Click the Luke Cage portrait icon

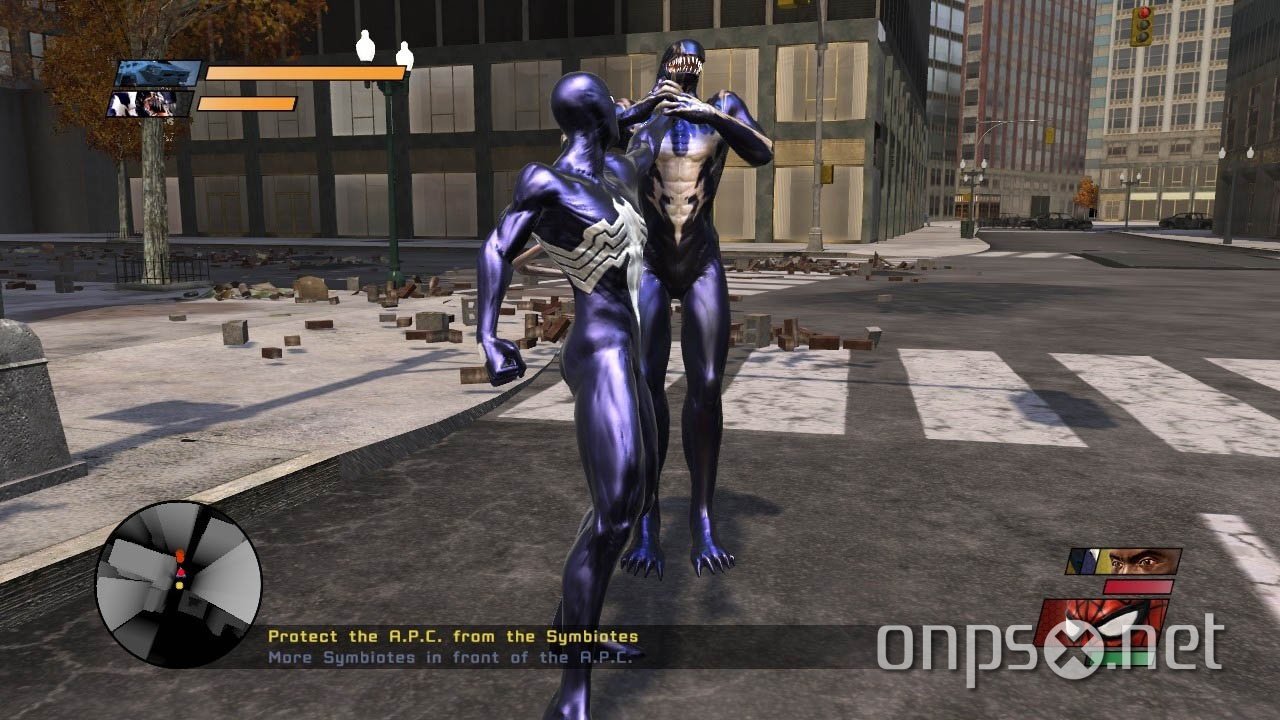(1120, 561)
